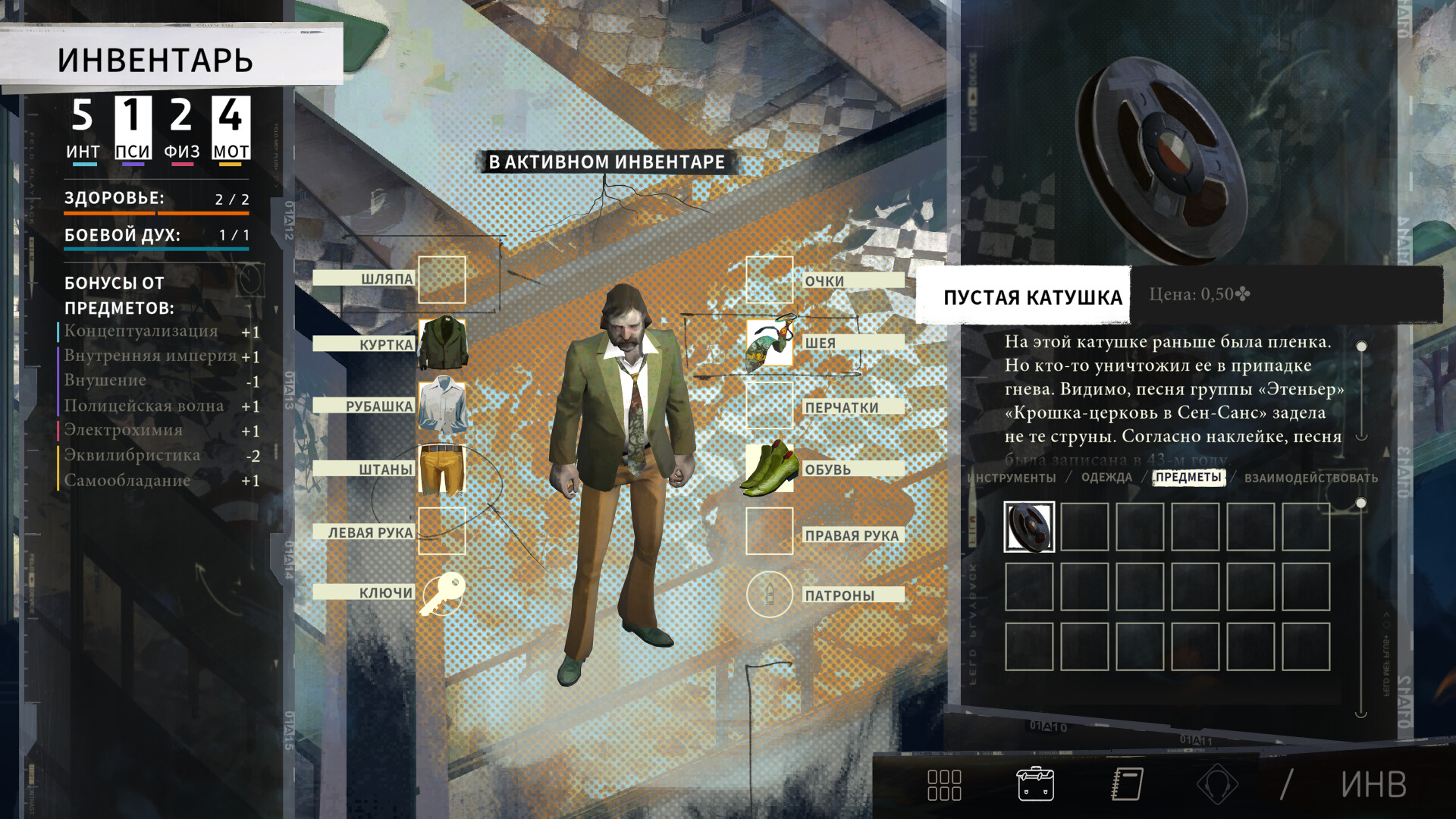This screenshot has height=819, width=1456.
Task: Select the empty tape reel item
Action: [x=1029, y=526]
